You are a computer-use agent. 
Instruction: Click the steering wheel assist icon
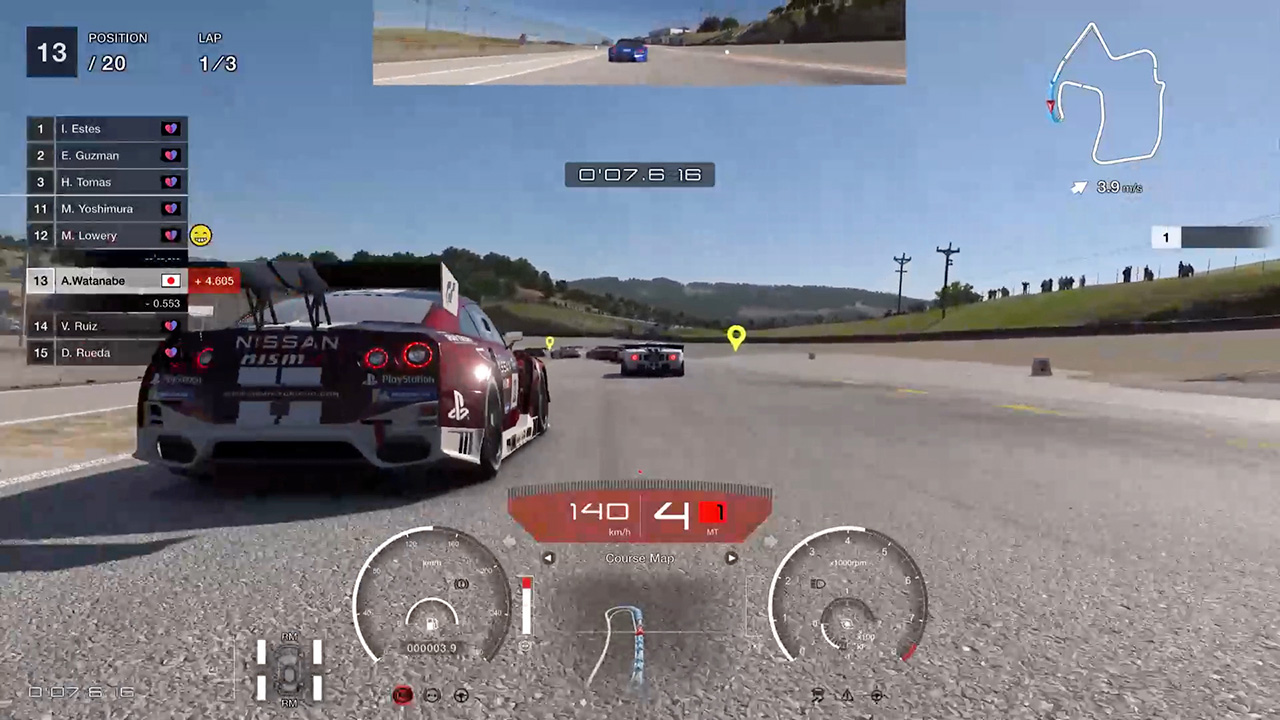coord(462,695)
